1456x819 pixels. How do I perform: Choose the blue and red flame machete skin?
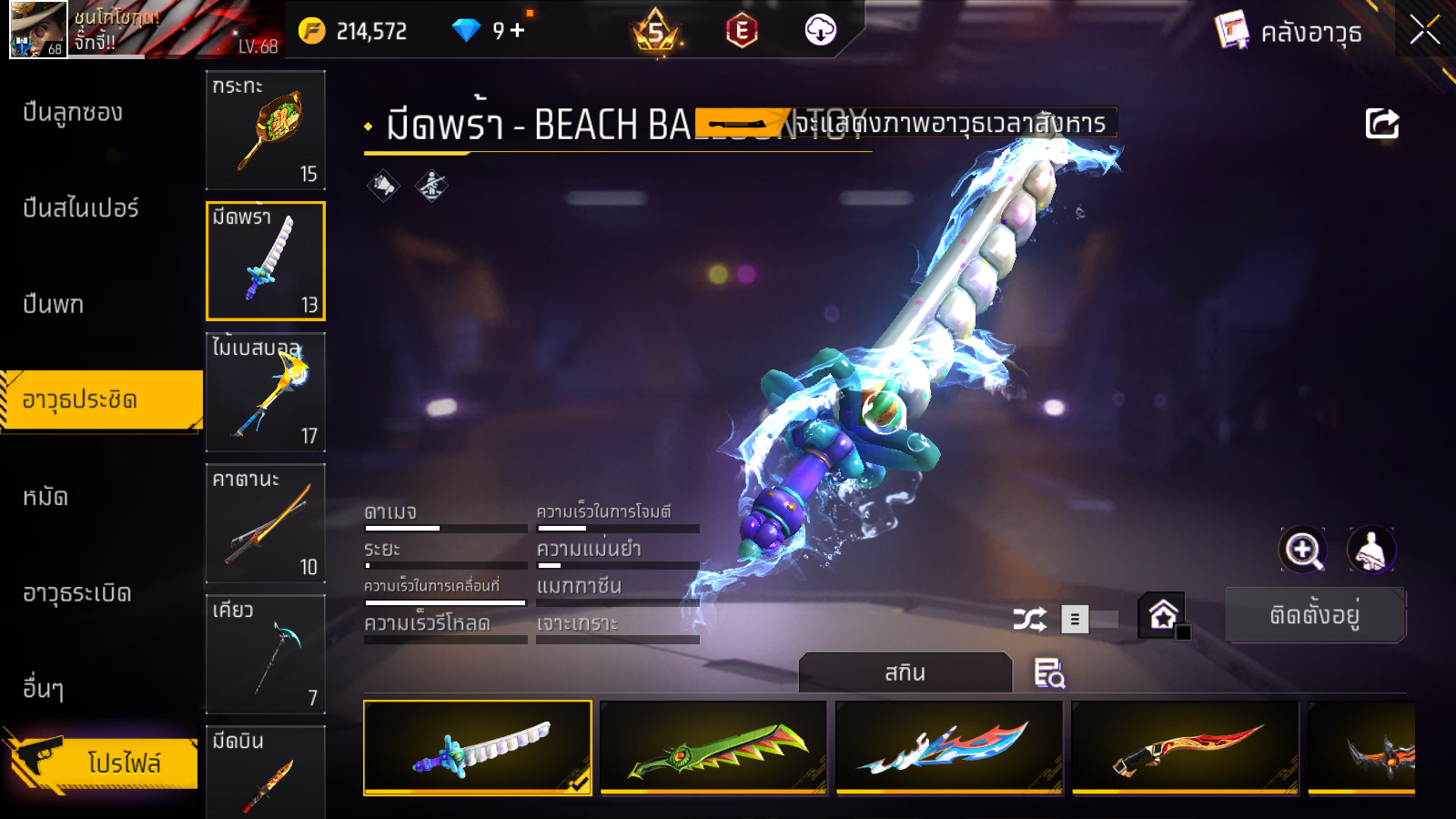click(949, 747)
